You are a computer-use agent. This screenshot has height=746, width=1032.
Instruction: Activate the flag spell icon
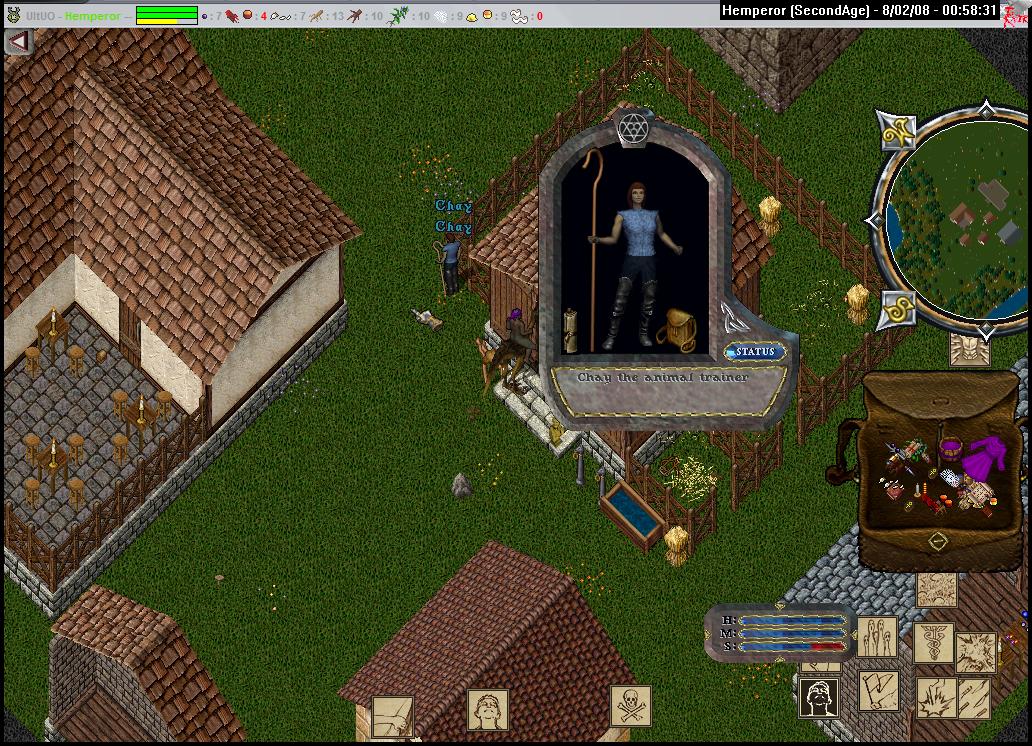(x=878, y=690)
